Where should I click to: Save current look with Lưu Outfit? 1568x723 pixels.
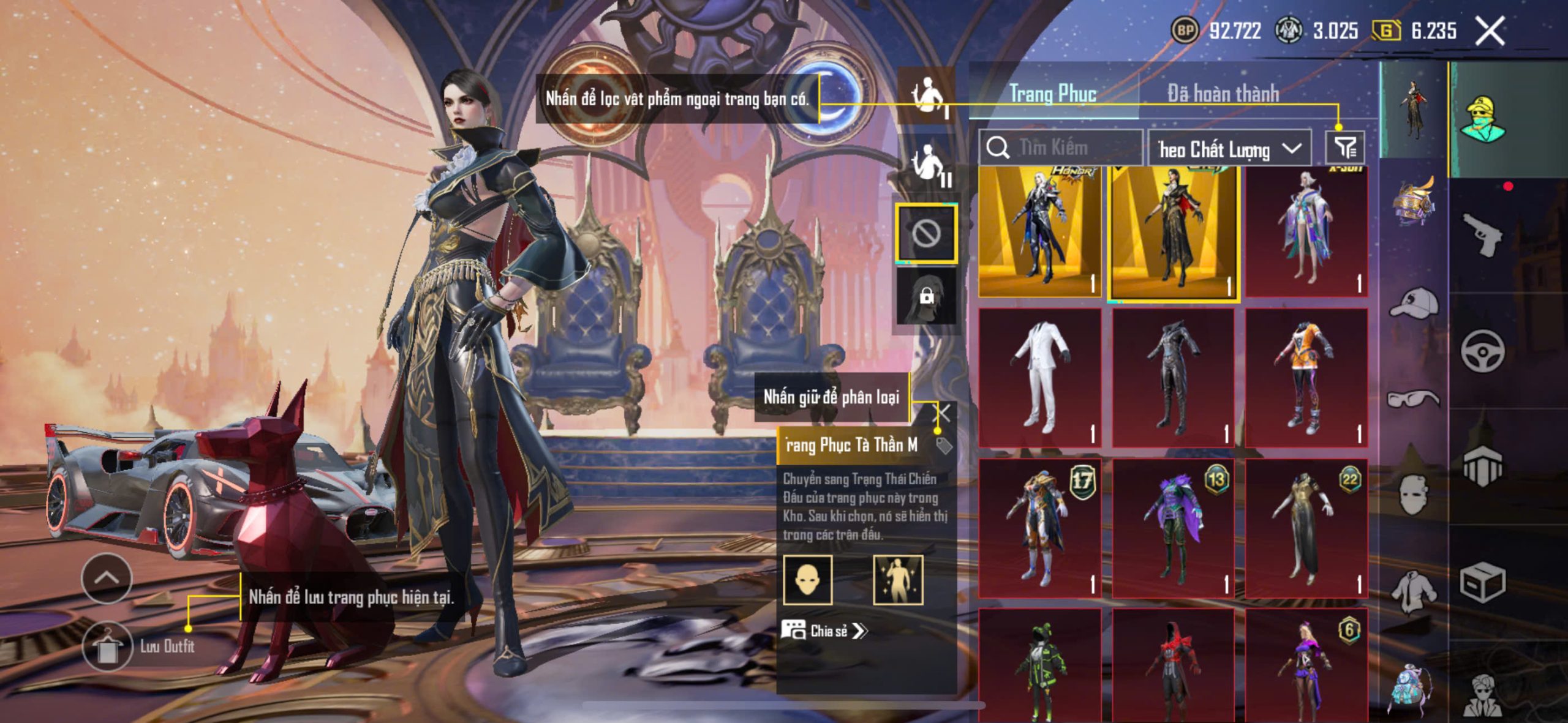pos(107,646)
